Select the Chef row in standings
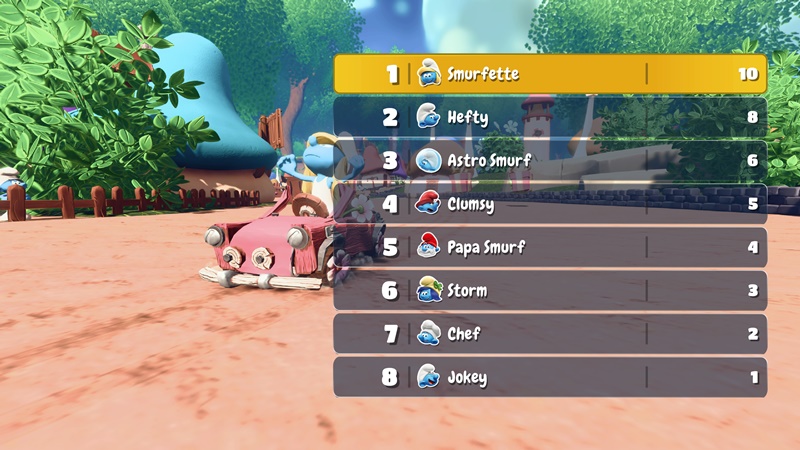The width and height of the screenshot is (800, 450). [550, 334]
